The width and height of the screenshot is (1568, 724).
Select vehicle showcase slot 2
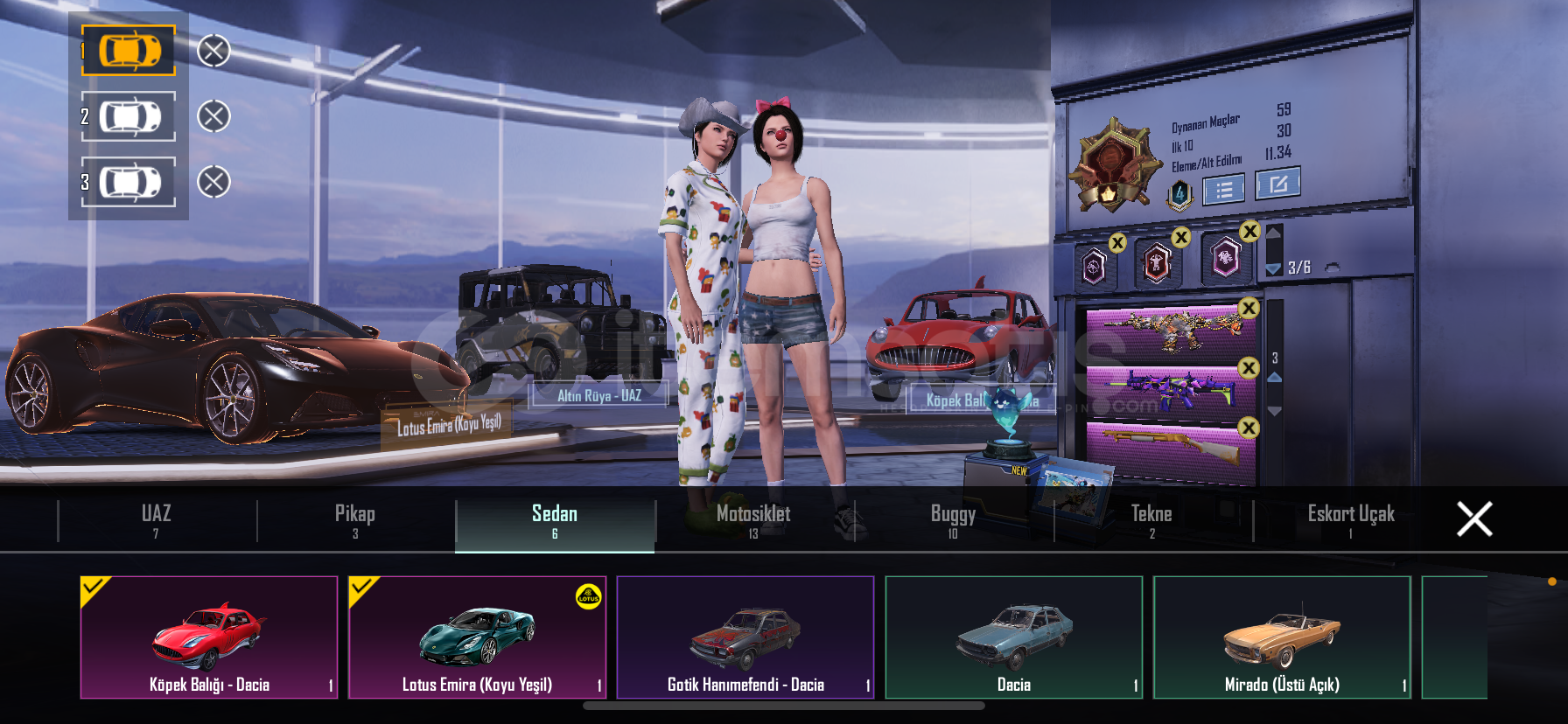tap(129, 116)
